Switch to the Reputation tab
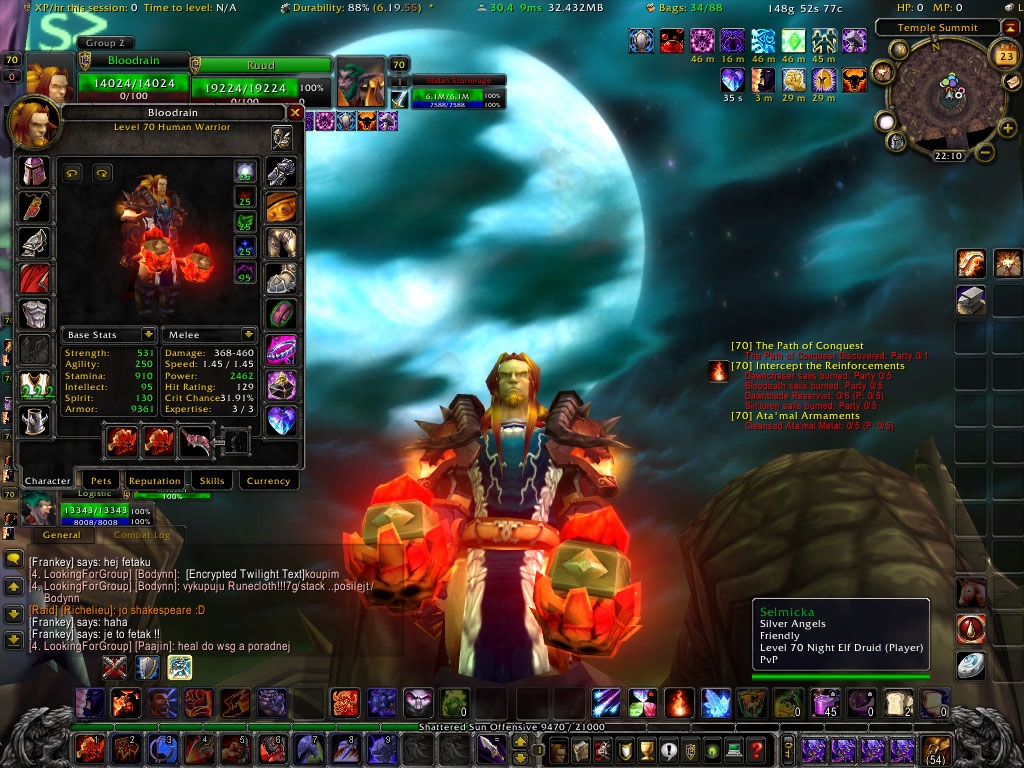Screen dimensions: 1024x768 click(154, 481)
